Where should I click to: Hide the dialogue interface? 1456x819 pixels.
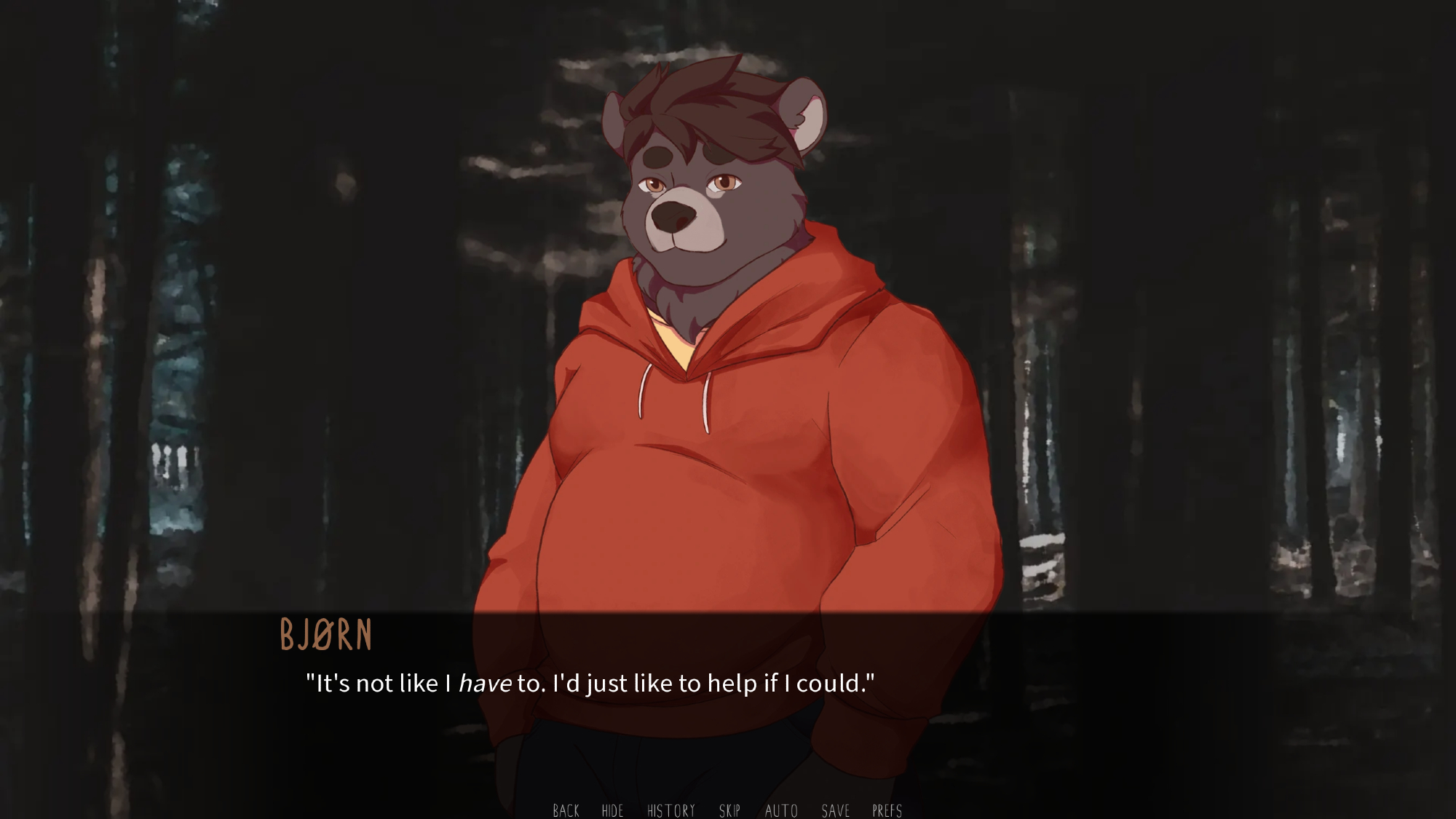612,810
